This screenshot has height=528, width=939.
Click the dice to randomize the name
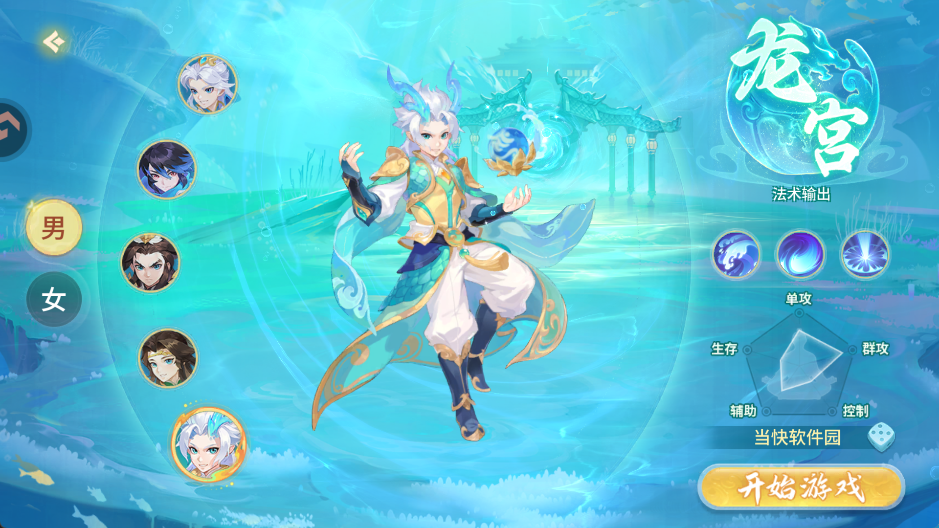point(881,437)
